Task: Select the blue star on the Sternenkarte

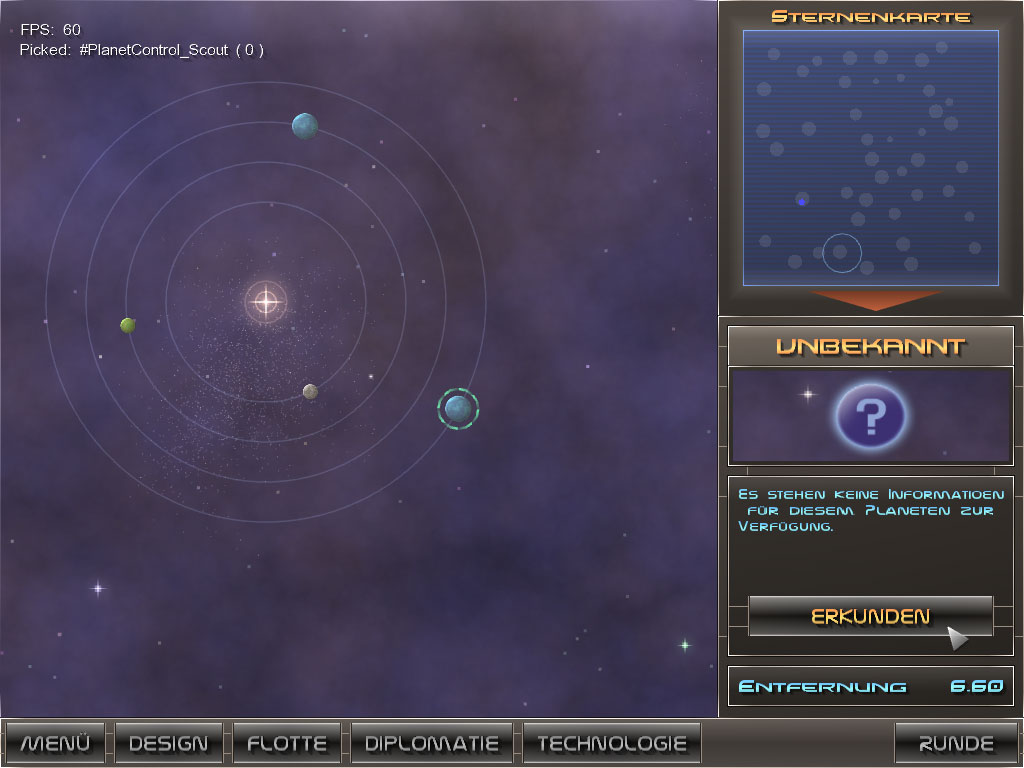Action: pos(802,202)
